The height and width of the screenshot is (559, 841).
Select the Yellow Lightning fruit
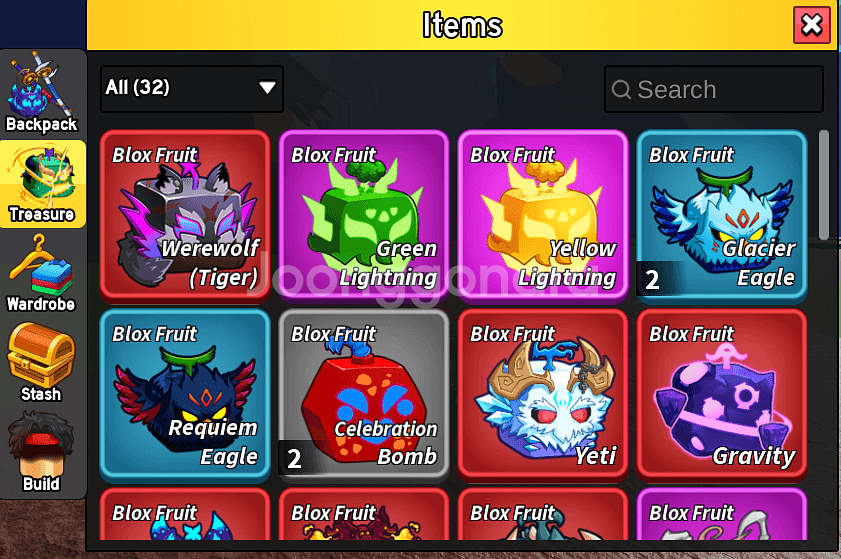point(543,214)
